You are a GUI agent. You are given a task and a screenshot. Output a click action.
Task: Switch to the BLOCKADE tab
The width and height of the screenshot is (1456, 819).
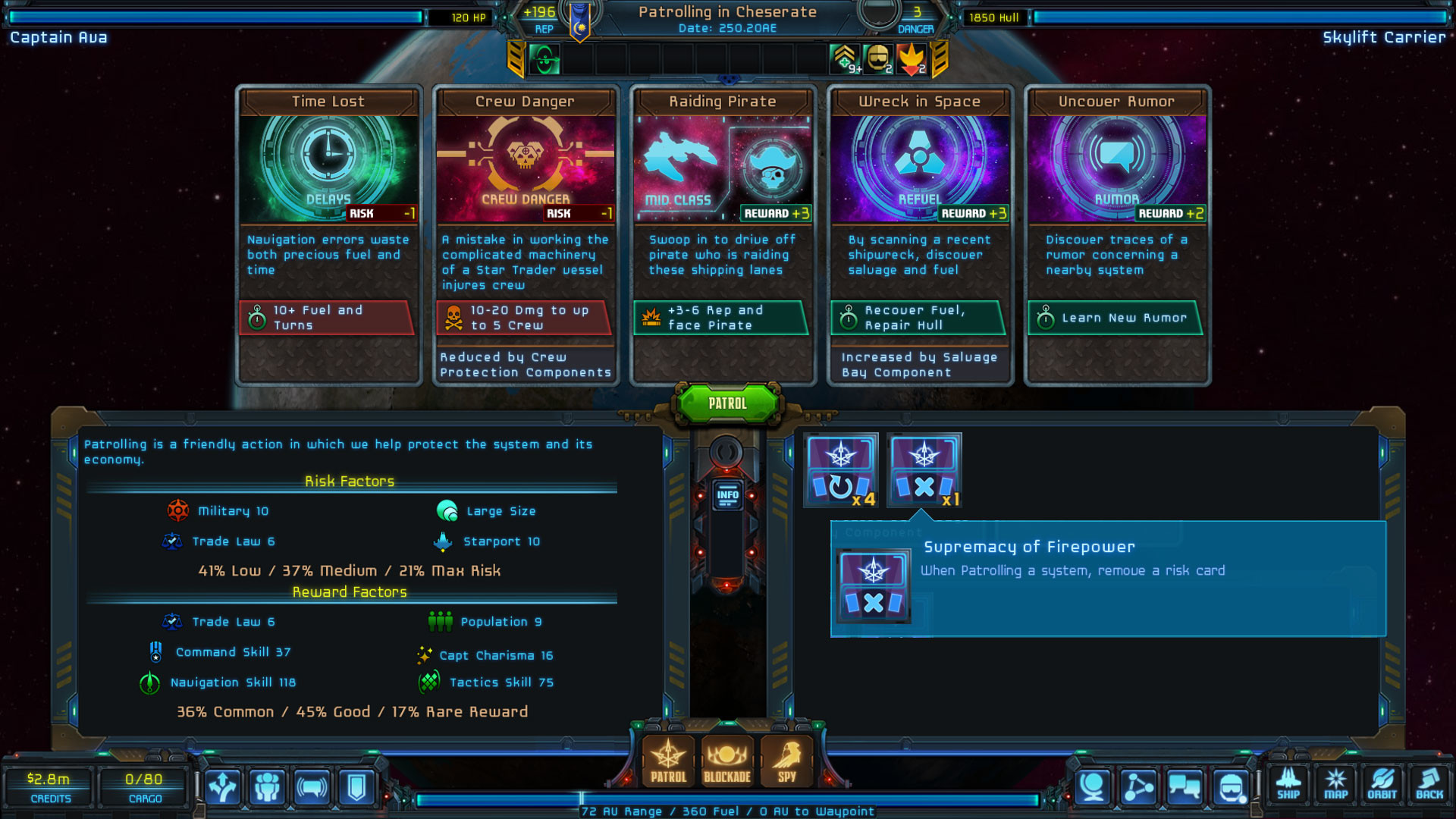726,762
